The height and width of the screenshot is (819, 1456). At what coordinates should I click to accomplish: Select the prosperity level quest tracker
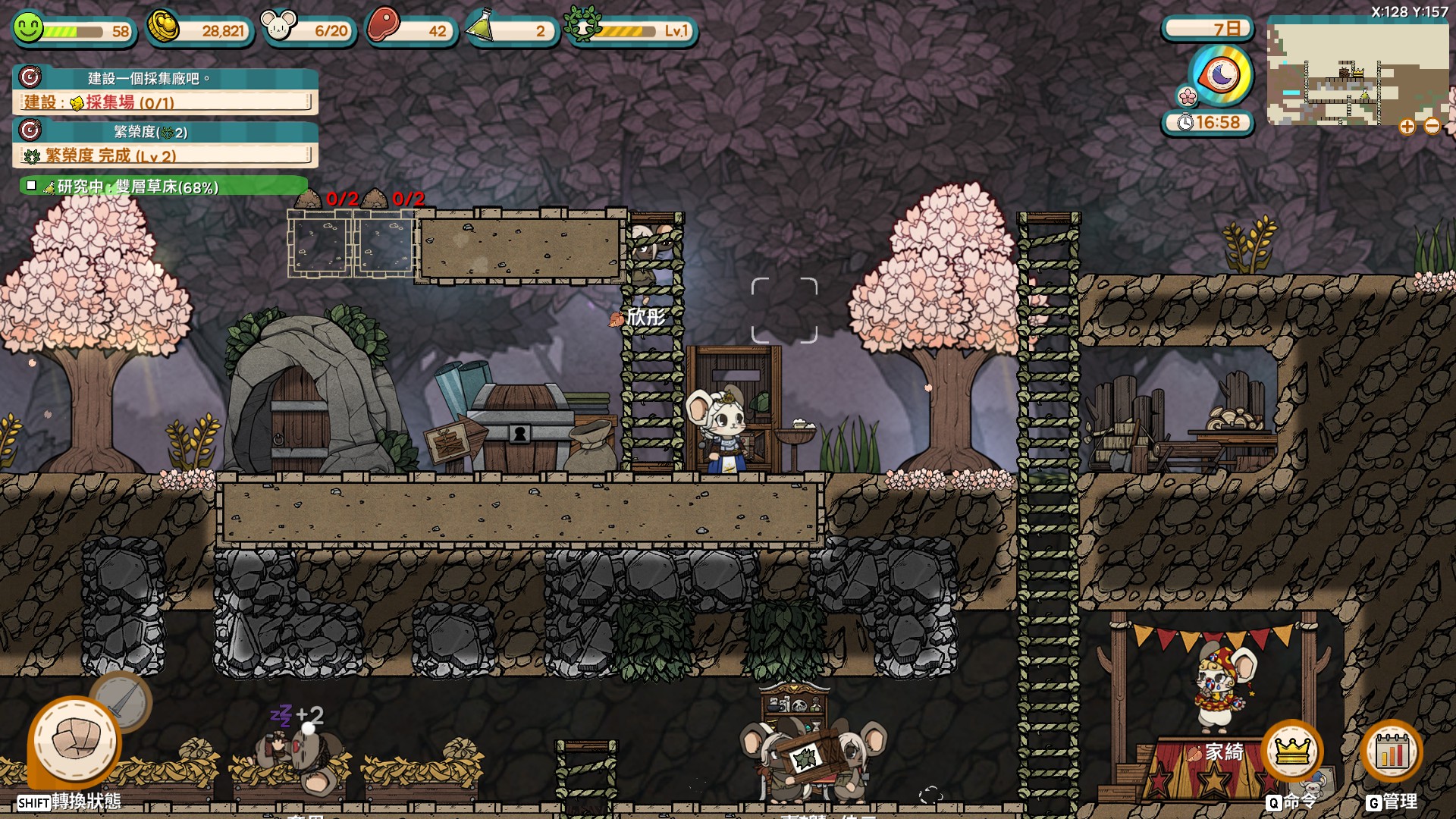pos(165,144)
